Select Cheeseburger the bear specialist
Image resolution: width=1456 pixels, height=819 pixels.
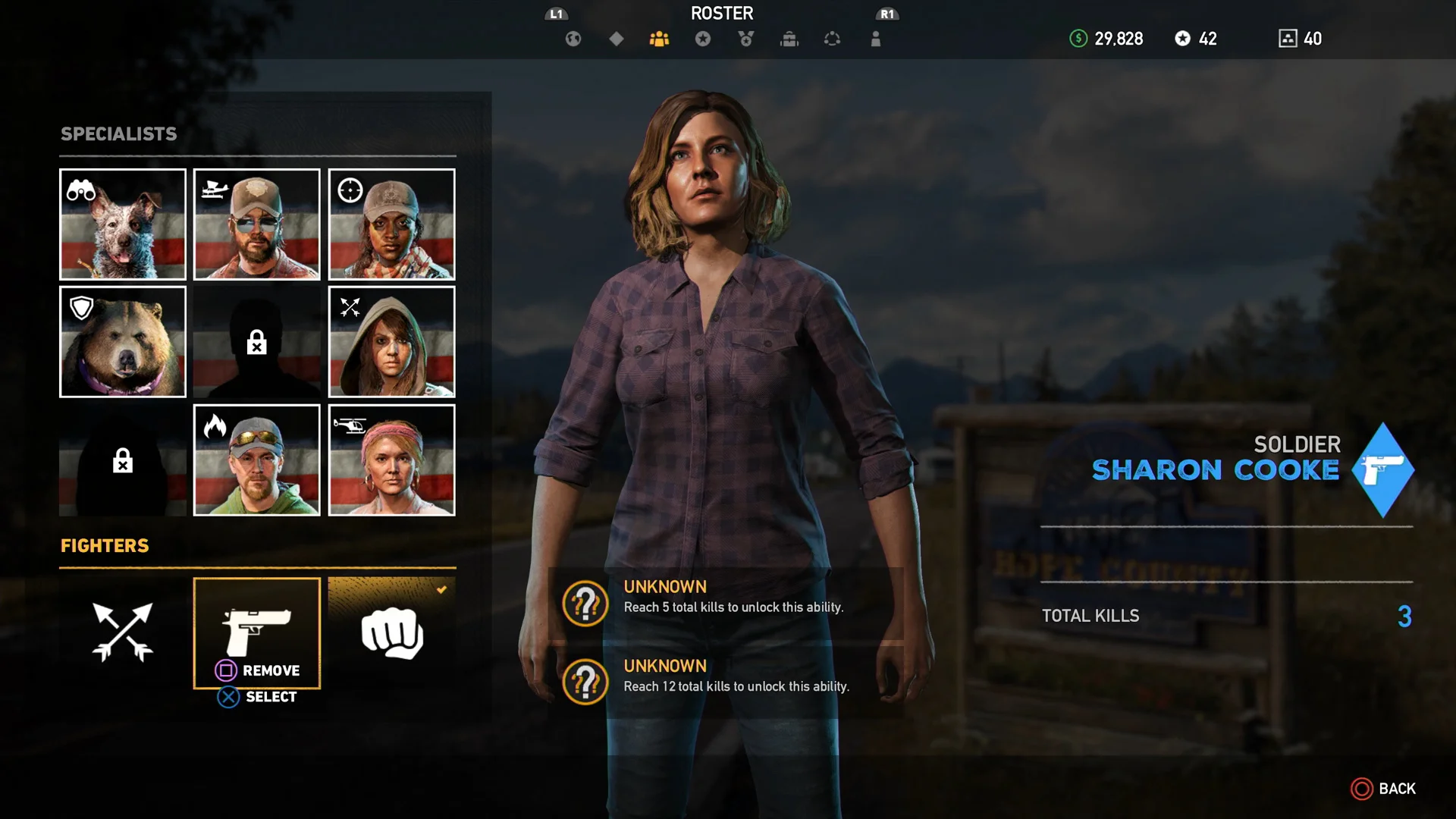click(122, 342)
